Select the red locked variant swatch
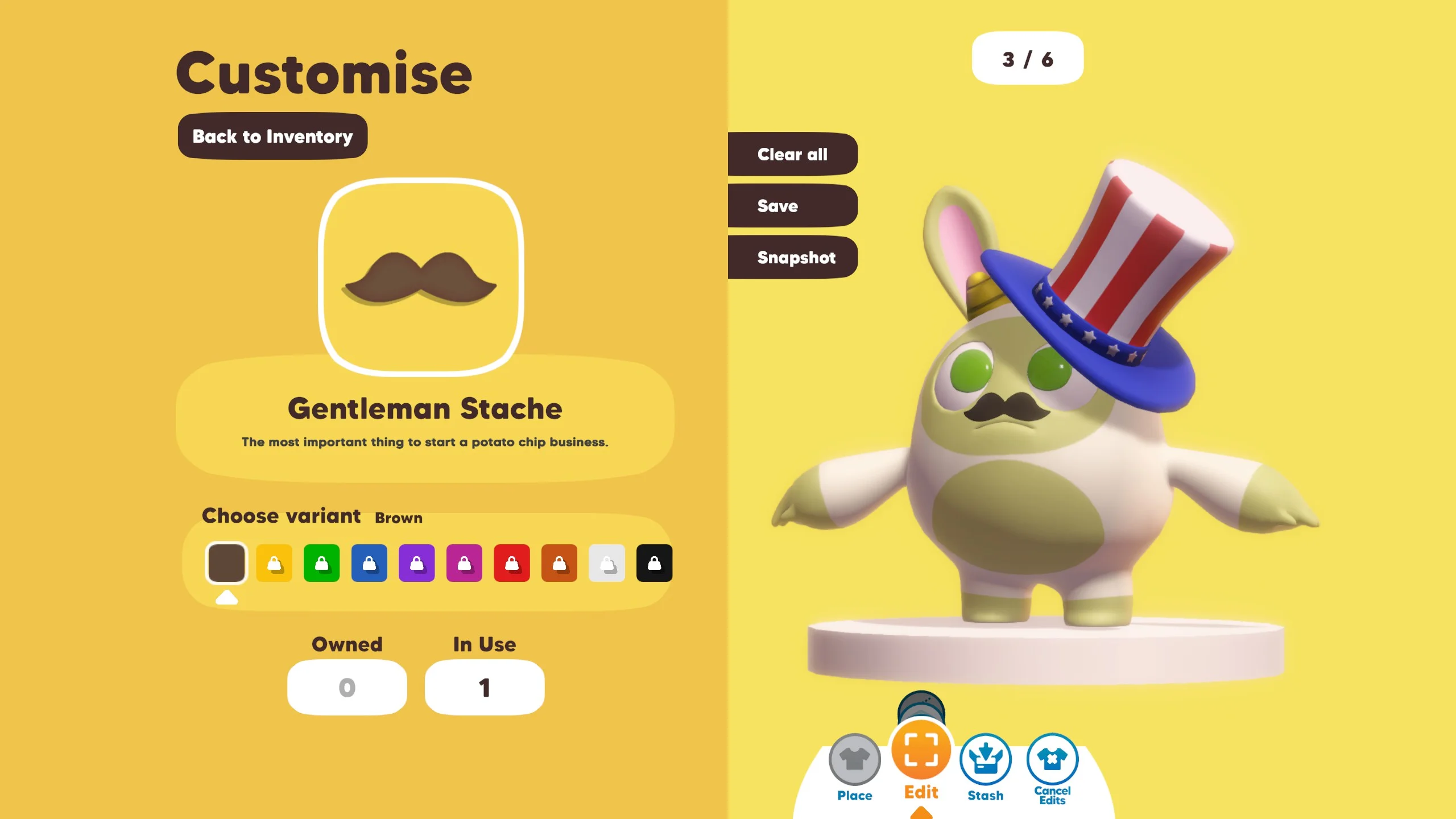 (x=512, y=563)
